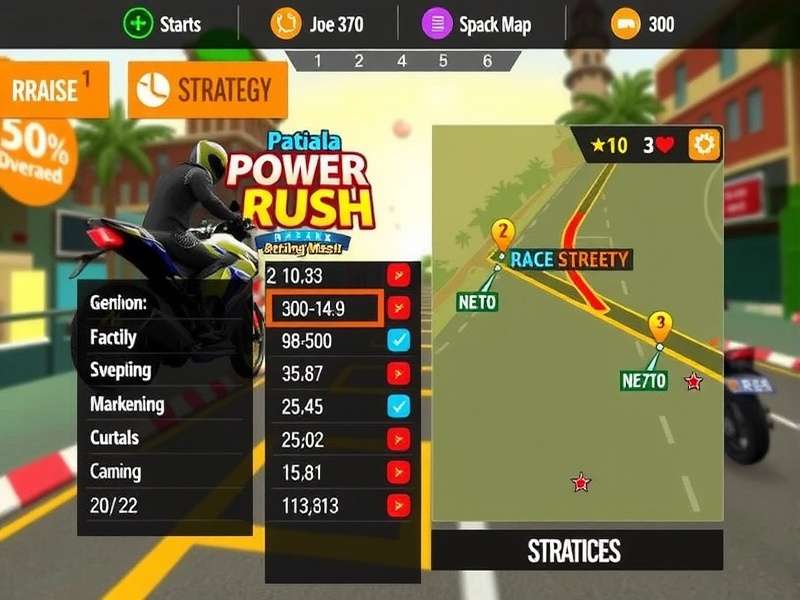Click the red arrow next to 35,87

(399, 374)
